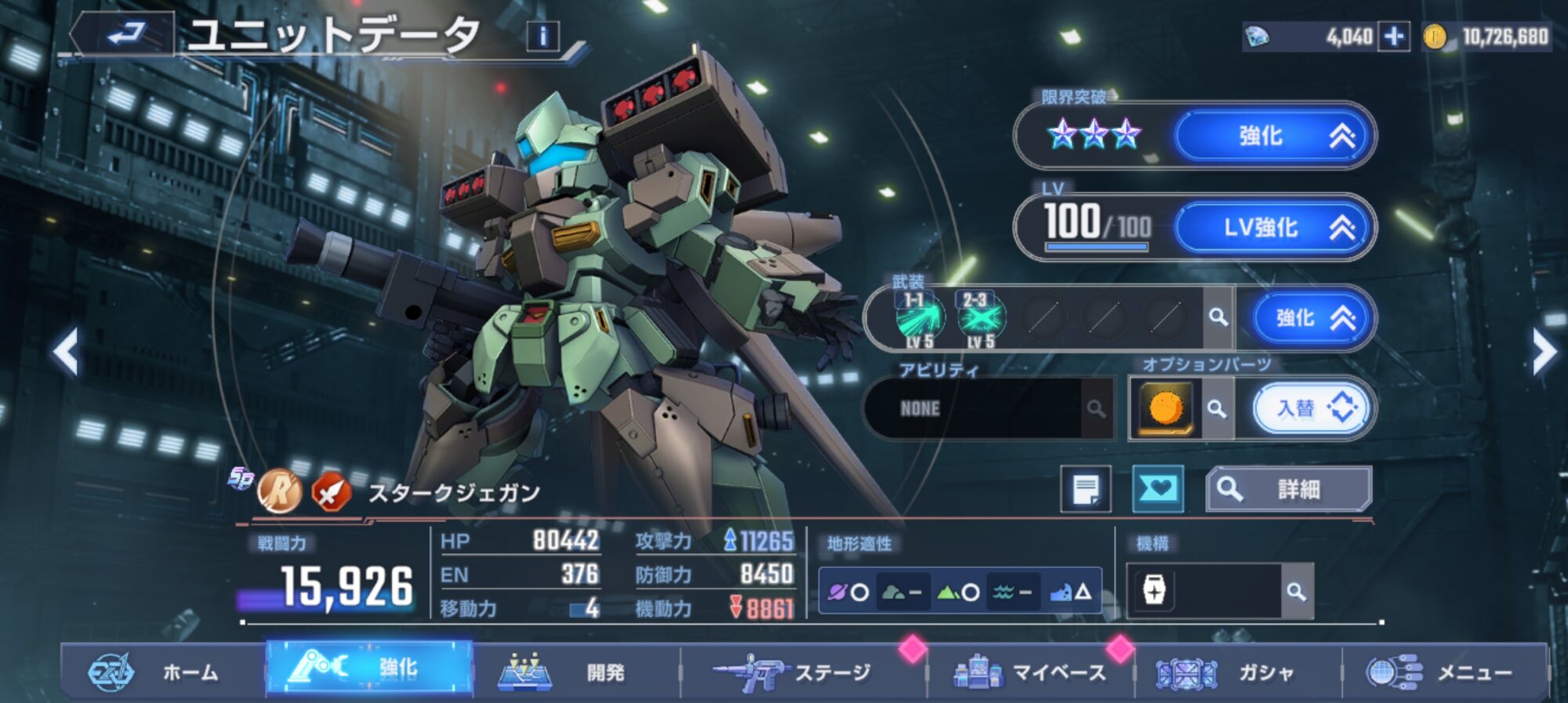Viewport: 1568px width, 703px height.
Task: Toggle the heart favorite button
Action: 1158,490
